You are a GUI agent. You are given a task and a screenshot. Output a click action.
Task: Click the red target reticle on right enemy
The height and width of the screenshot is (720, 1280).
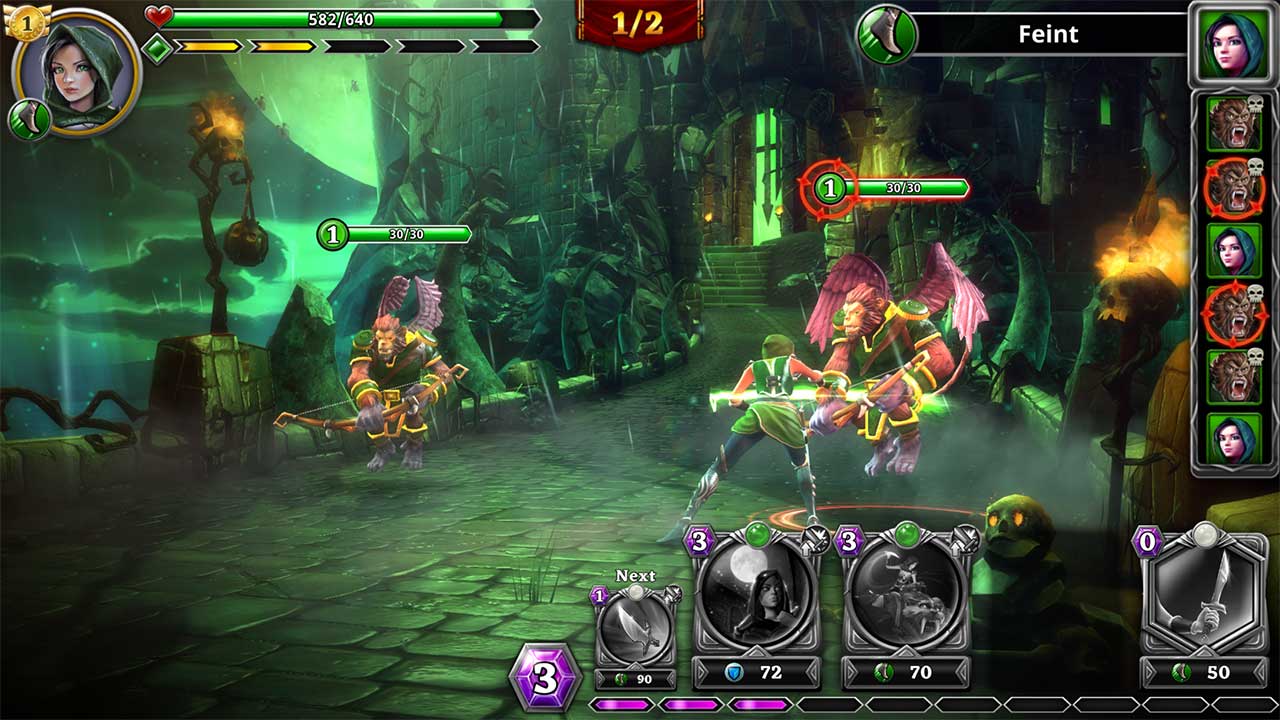coord(829,188)
